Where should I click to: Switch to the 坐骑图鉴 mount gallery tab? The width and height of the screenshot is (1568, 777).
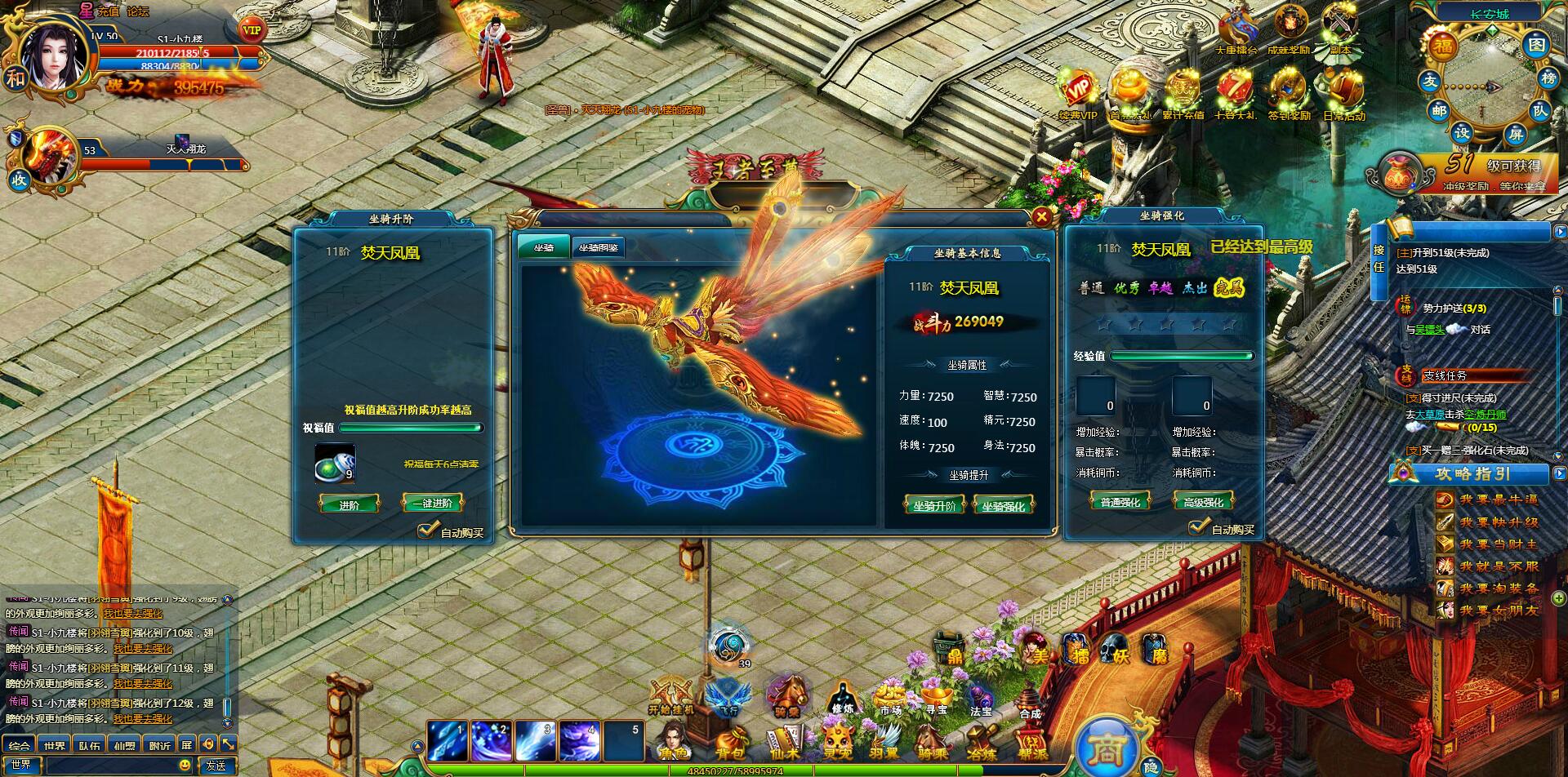coord(598,248)
